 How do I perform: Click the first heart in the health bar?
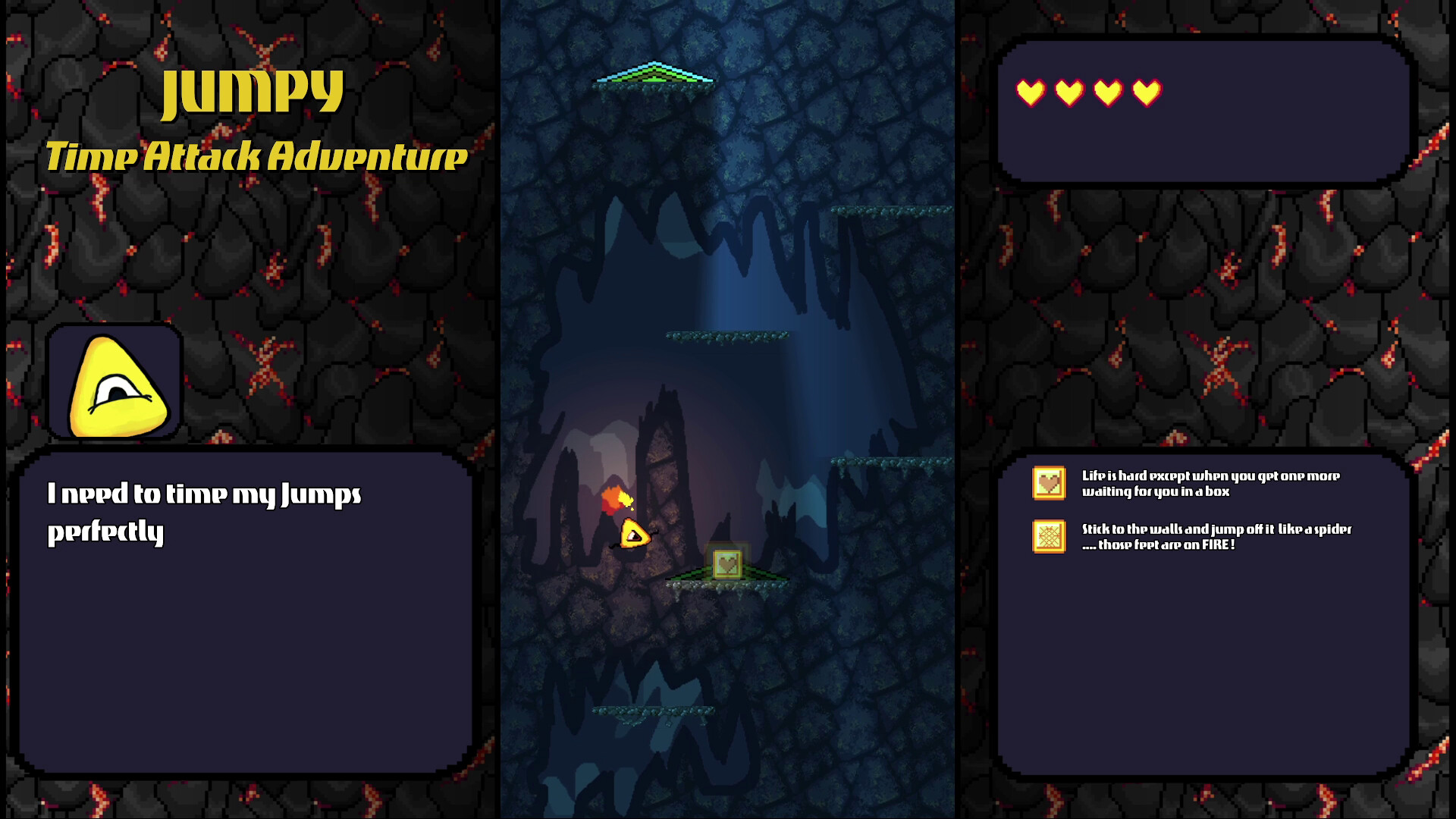pyautogui.click(x=1031, y=93)
